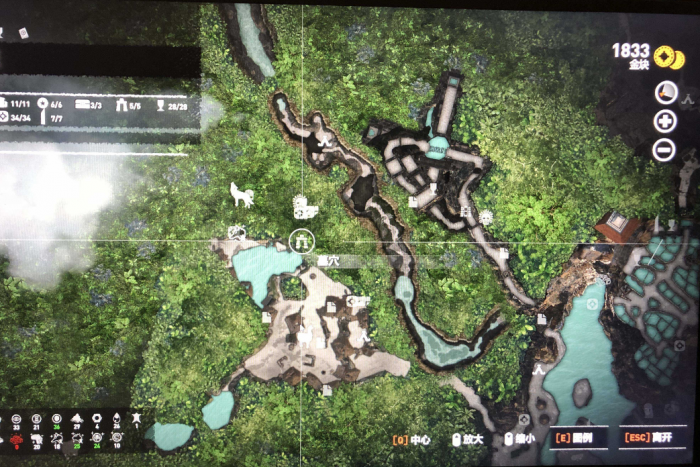
Task: Select the cave (洞穴) map marker
Action: tap(302, 240)
